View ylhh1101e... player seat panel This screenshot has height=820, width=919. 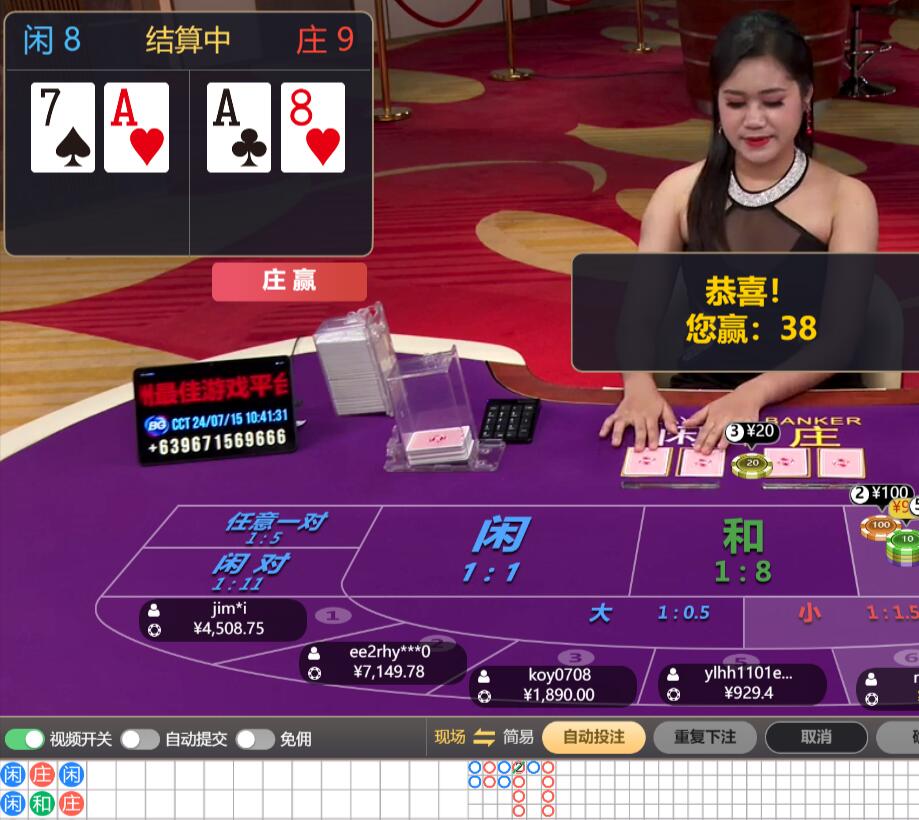click(x=742, y=684)
